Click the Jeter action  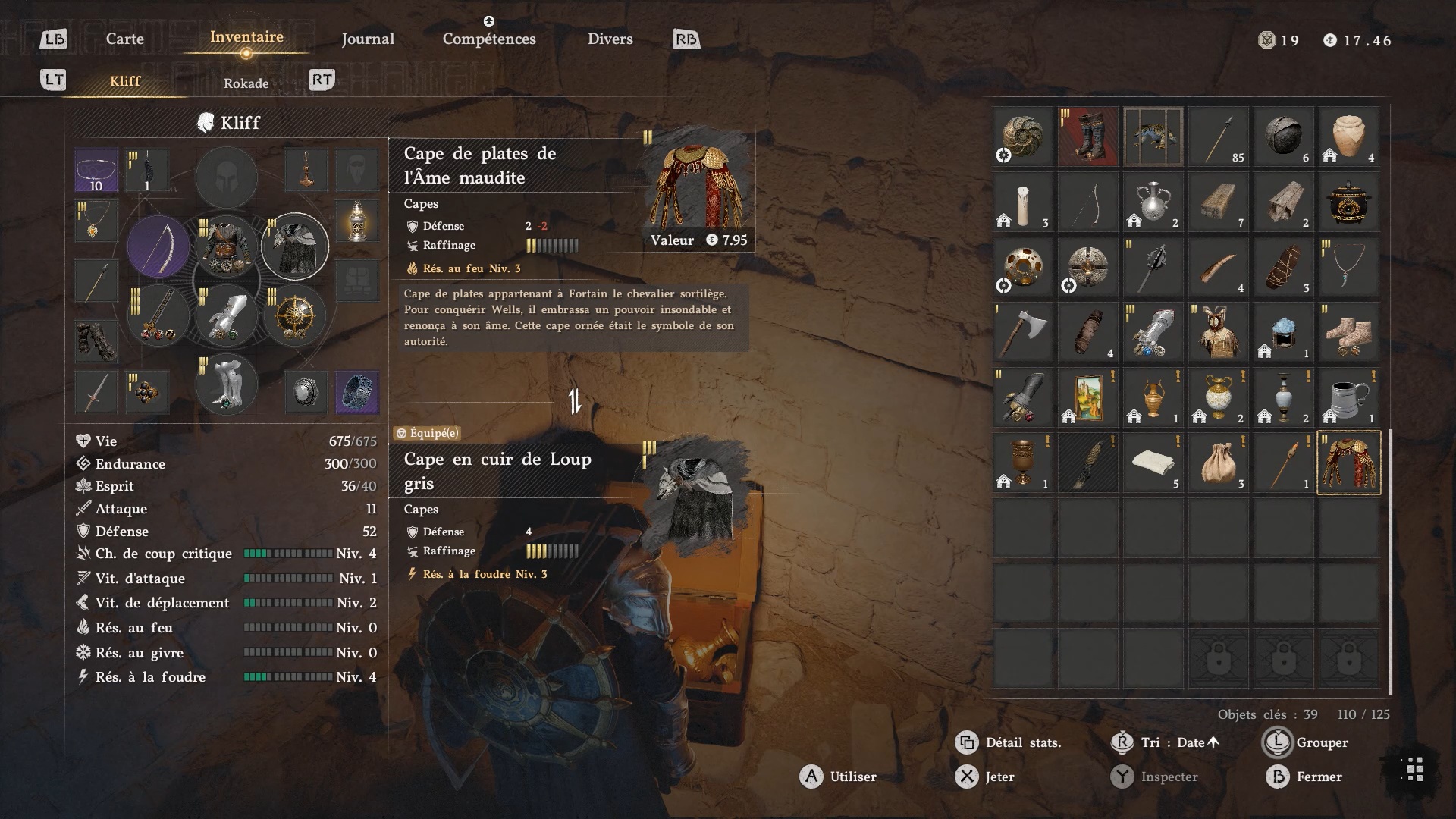985,777
